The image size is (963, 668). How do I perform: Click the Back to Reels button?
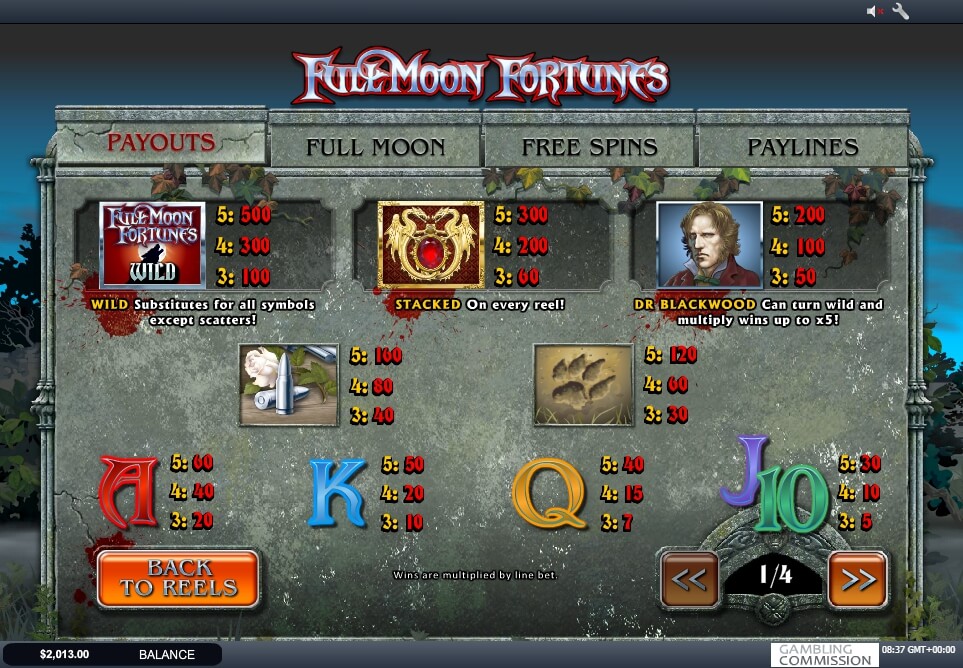pos(178,579)
